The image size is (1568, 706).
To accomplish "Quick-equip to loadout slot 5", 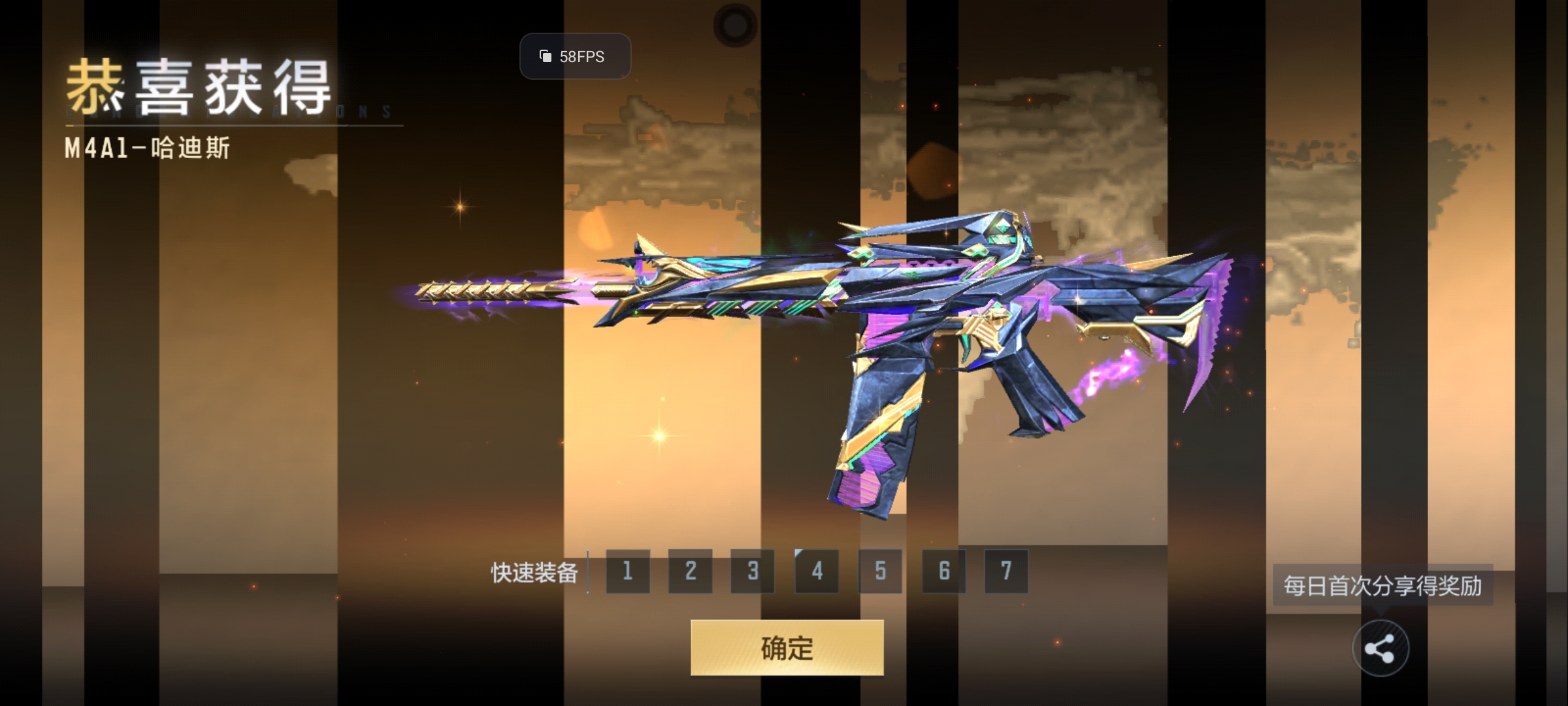I will pos(880,571).
